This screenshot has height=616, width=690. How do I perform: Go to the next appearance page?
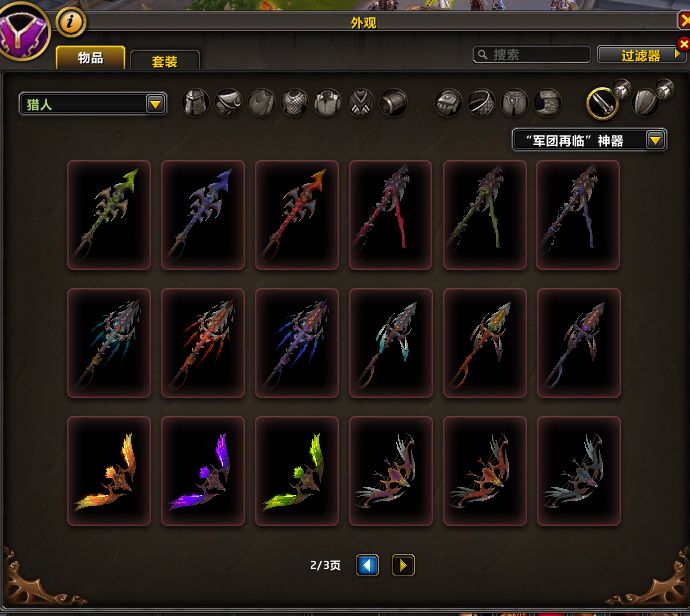(x=403, y=565)
